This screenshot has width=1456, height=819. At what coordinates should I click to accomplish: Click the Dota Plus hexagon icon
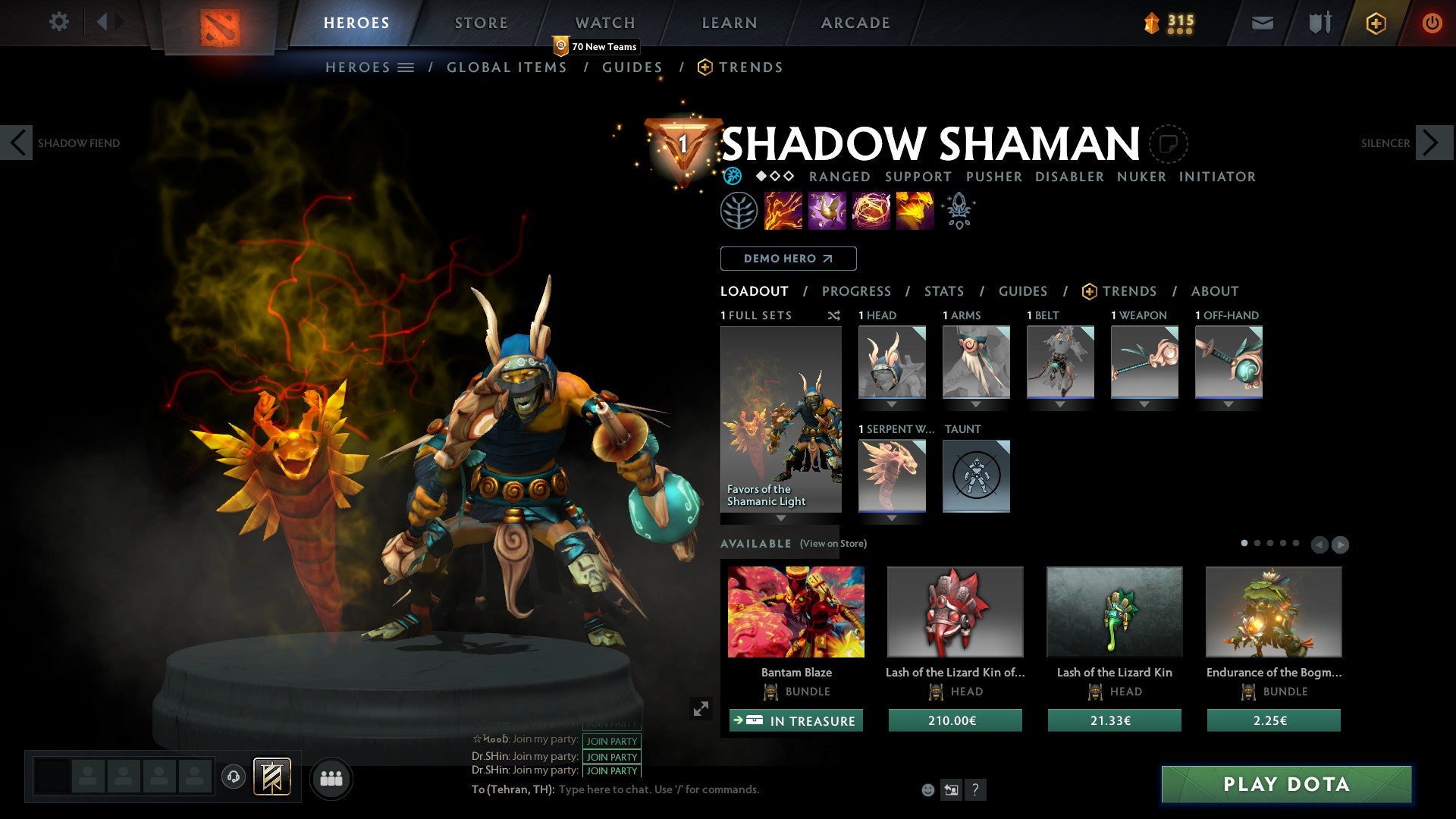pyautogui.click(x=1376, y=23)
